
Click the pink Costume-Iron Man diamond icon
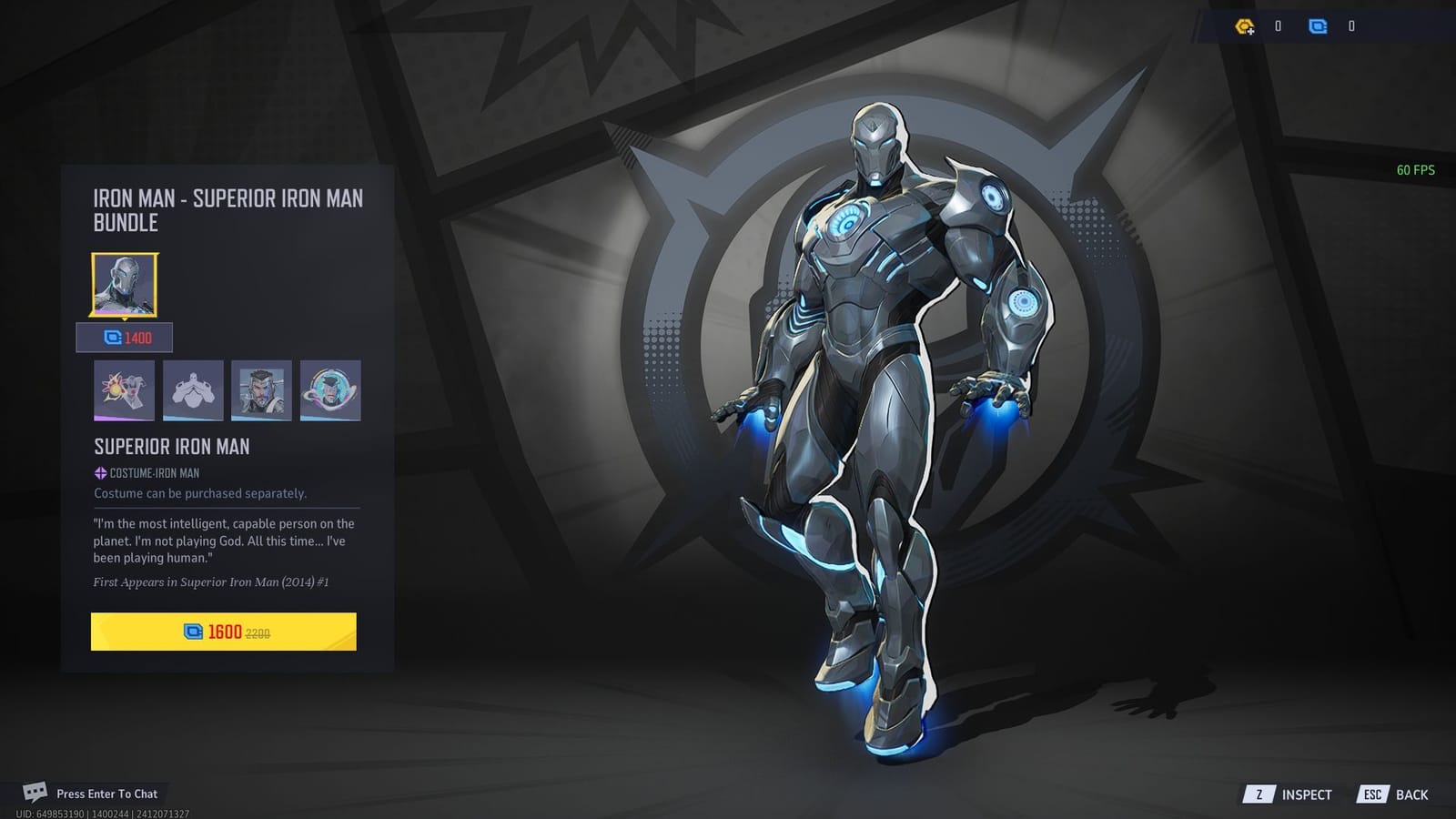(96, 472)
